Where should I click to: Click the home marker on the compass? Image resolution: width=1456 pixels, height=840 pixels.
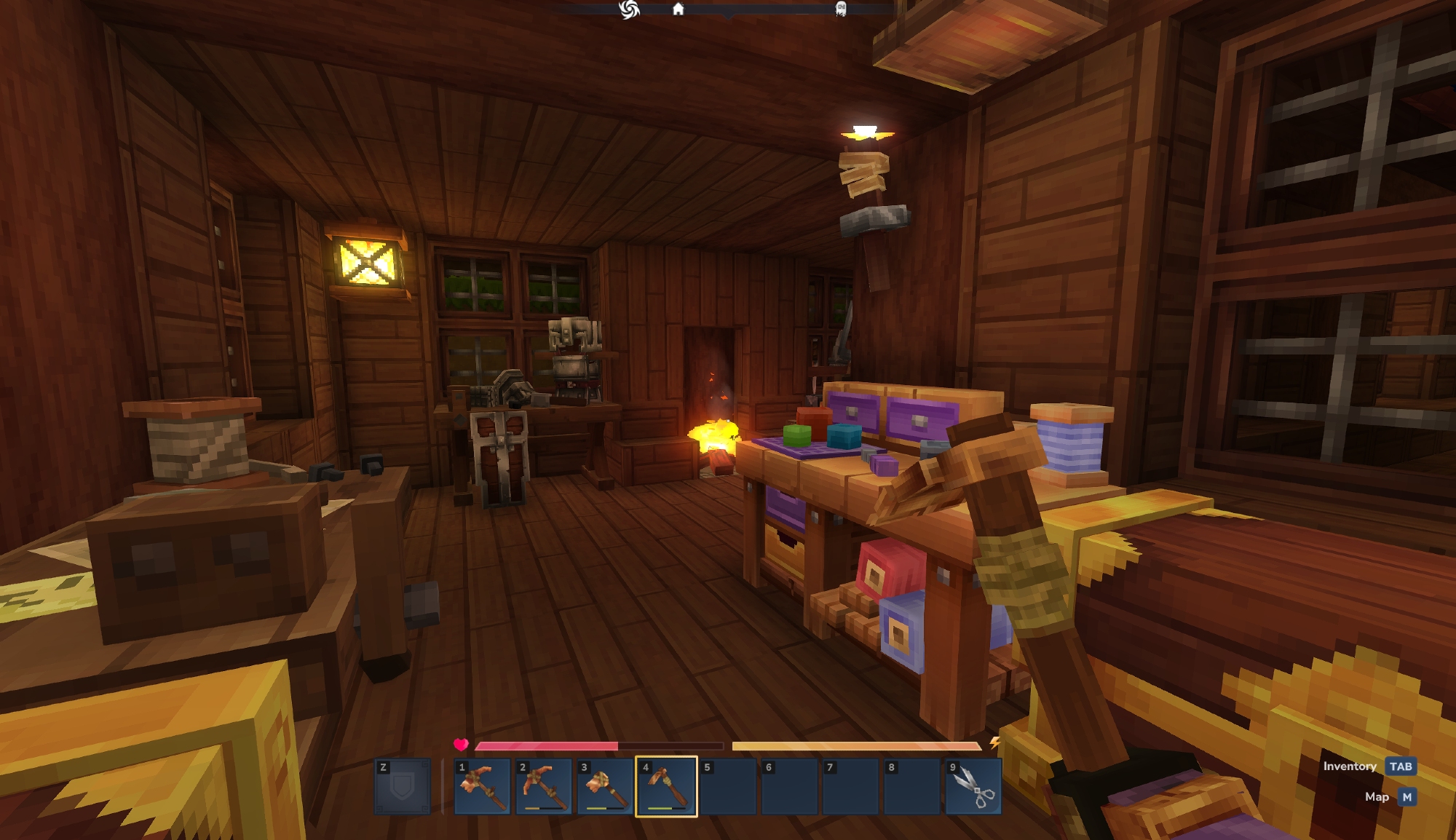pyautogui.click(x=678, y=9)
